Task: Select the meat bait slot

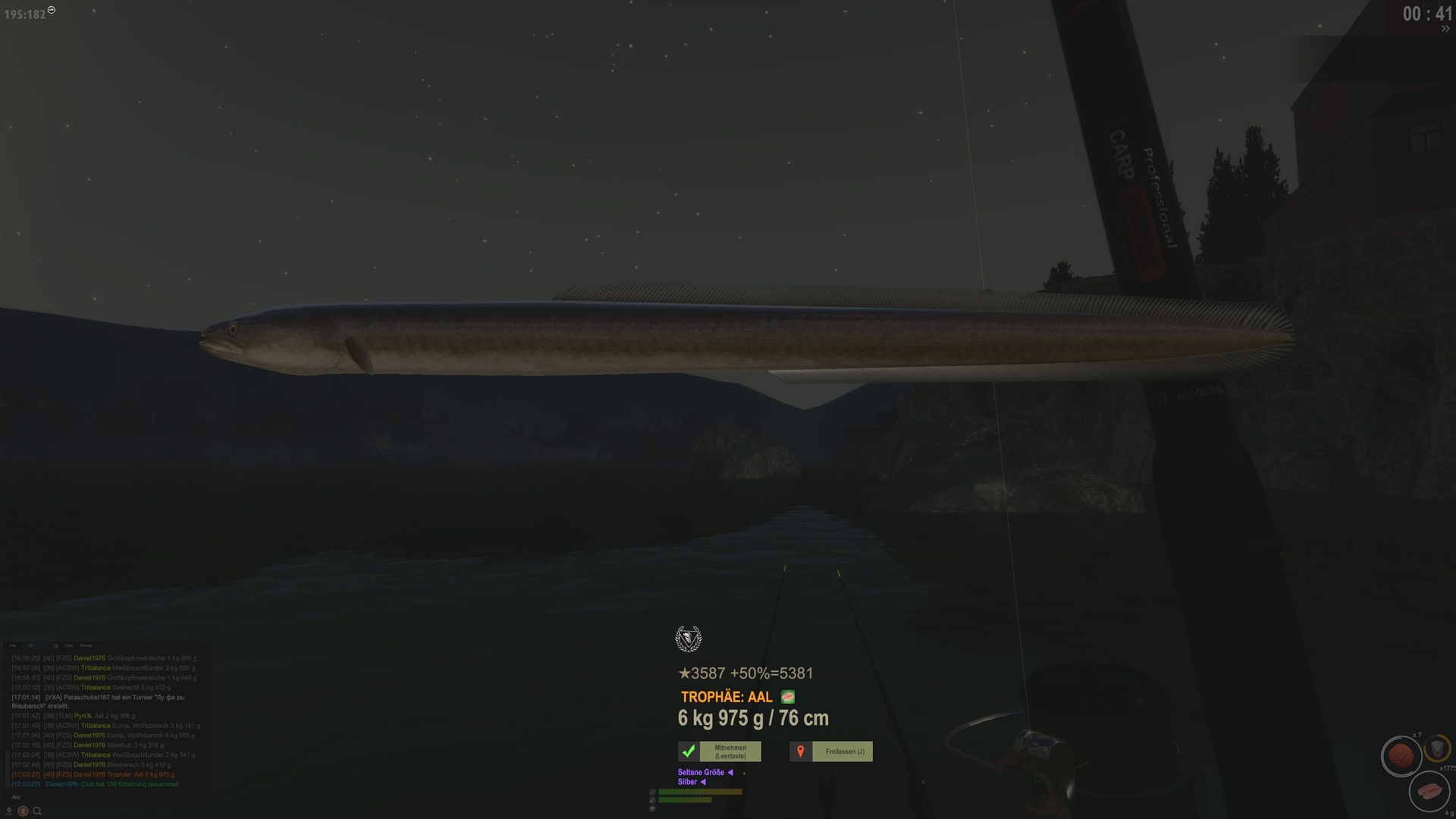Action: click(x=1429, y=792)
